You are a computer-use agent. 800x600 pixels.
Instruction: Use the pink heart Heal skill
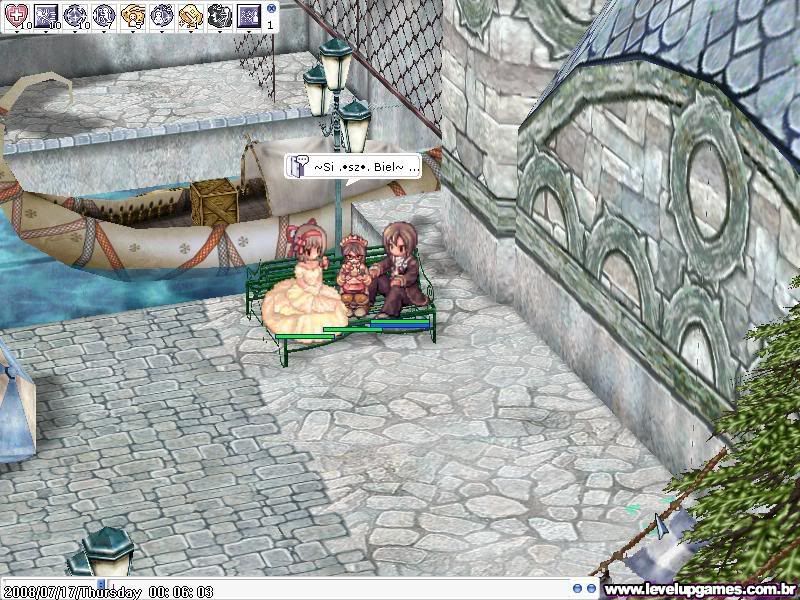[x=18, y=14]
